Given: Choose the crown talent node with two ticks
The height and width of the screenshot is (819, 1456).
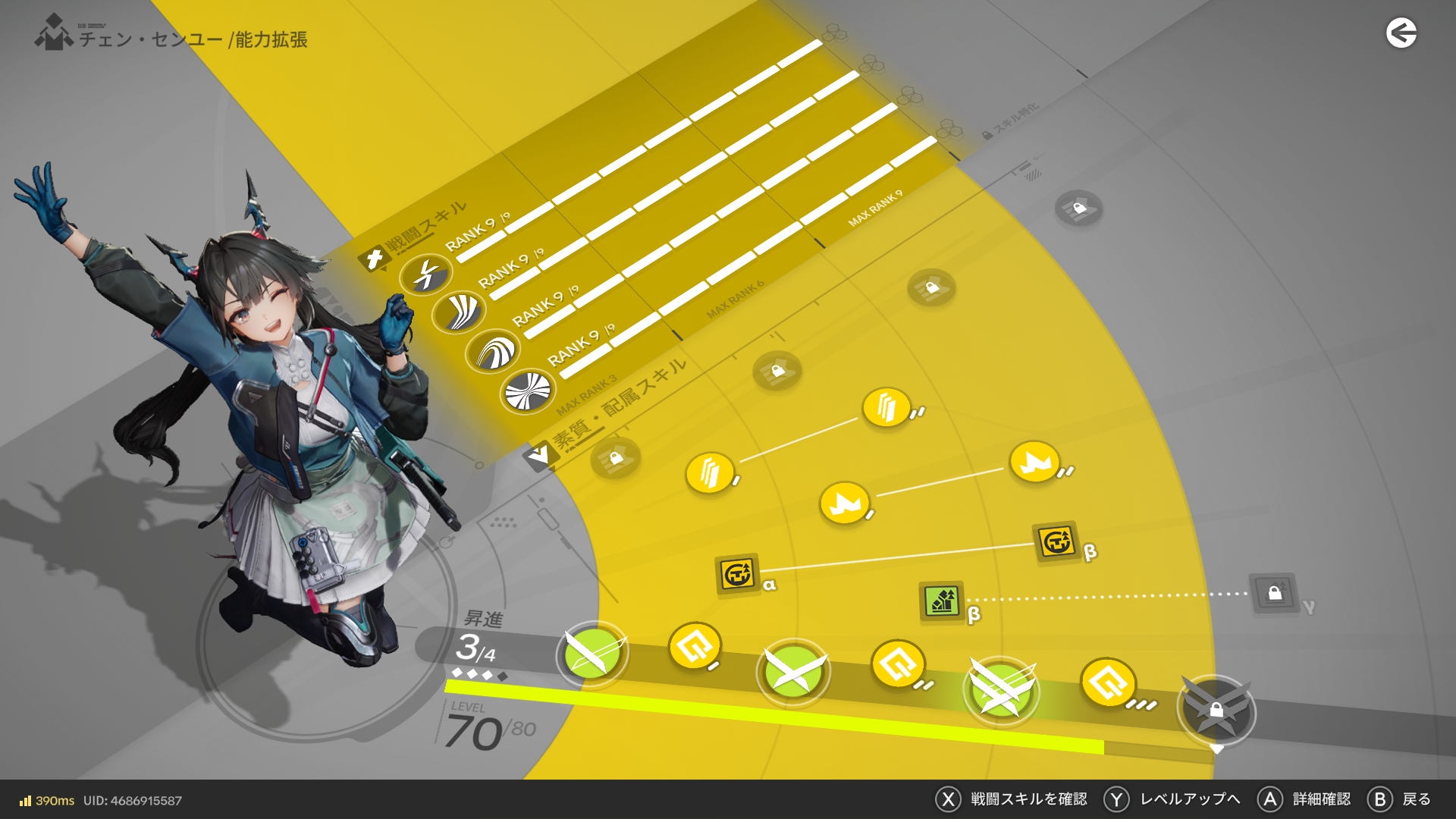Looking at the screenshot, I should pyautogui.click(x=1034, y=462).
